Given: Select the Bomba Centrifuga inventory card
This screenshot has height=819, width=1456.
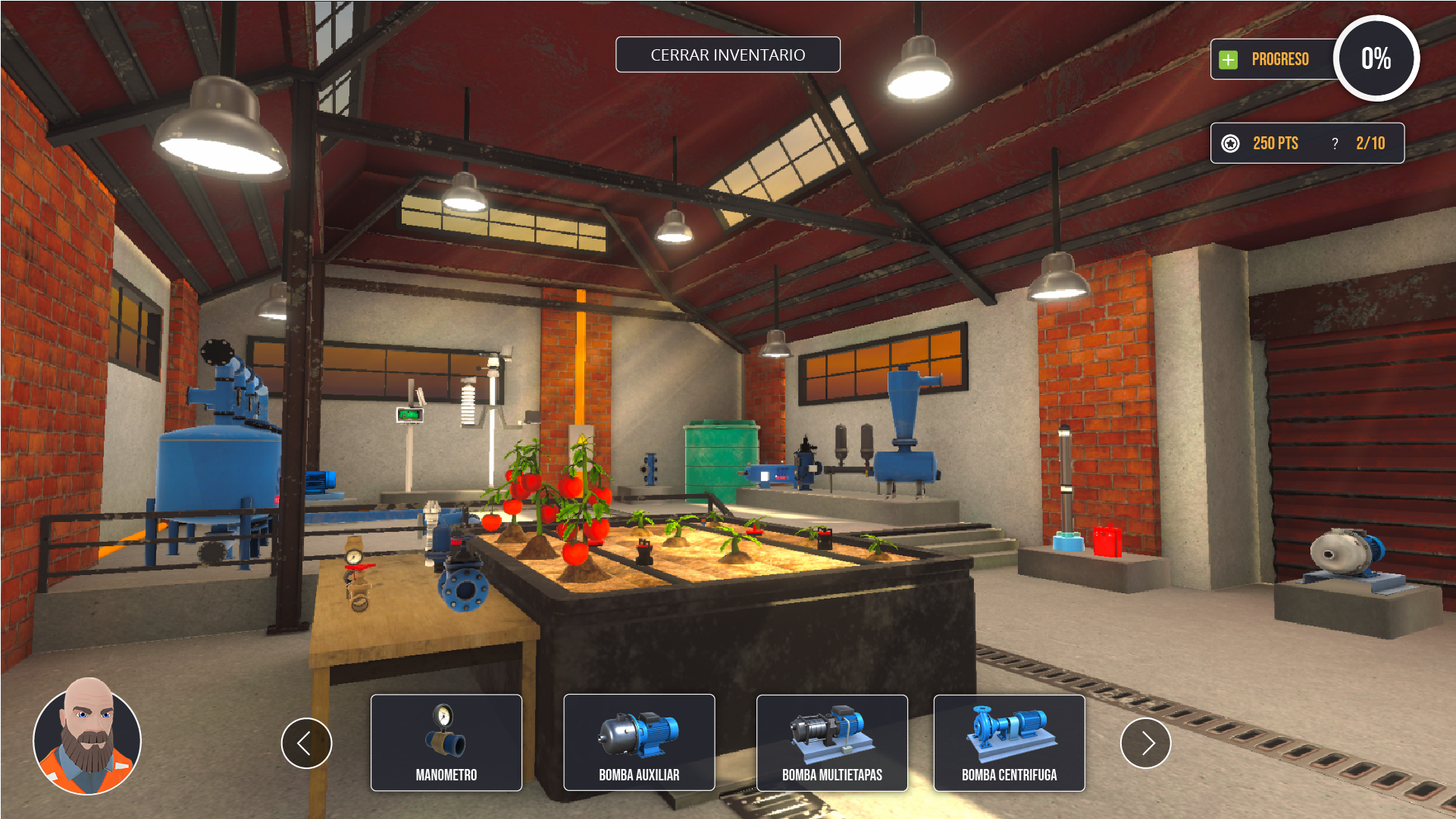Looking at the screenshot, I should 1009,742.
